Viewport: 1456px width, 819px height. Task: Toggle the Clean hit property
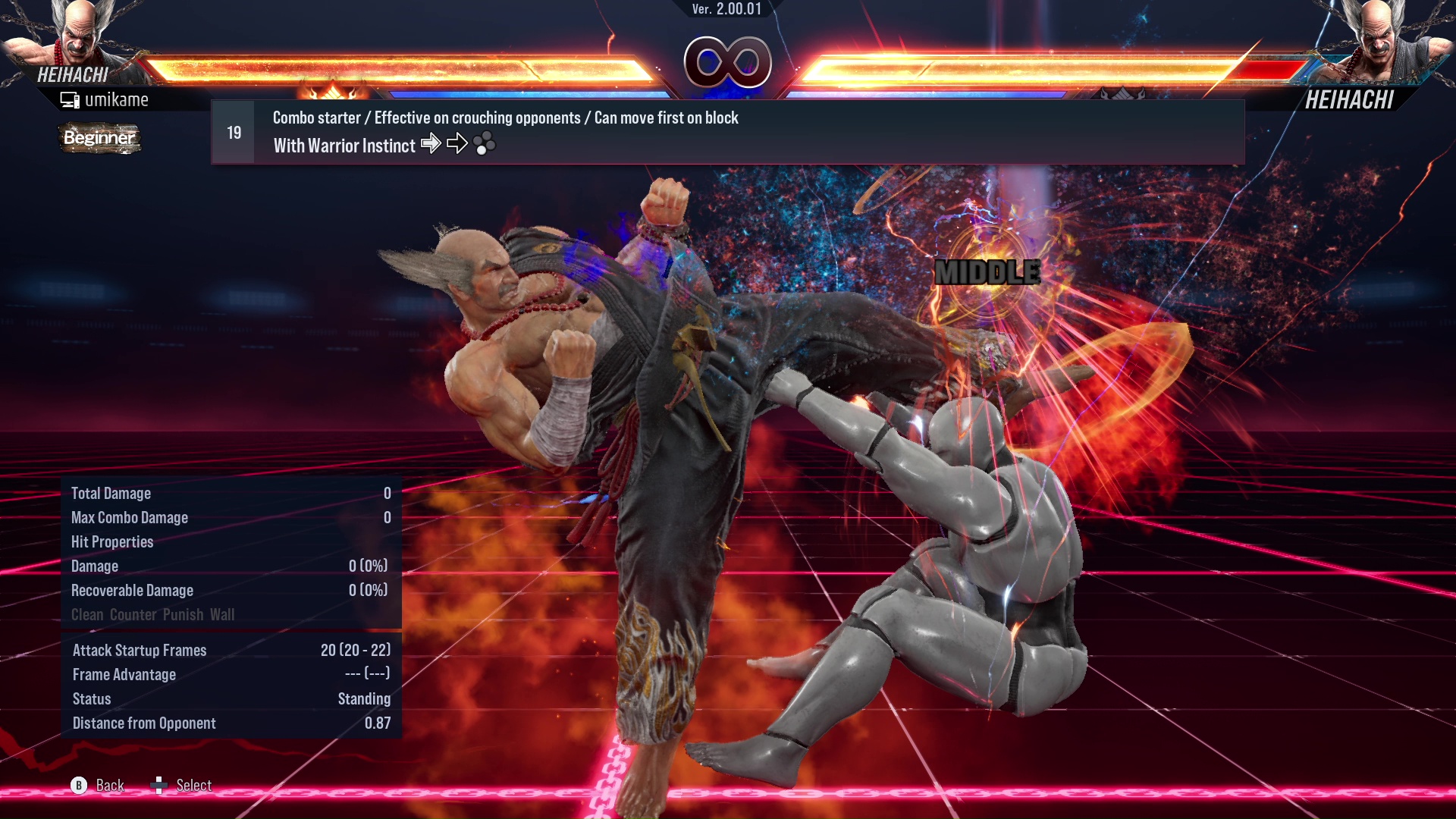[x=85, y=615]
